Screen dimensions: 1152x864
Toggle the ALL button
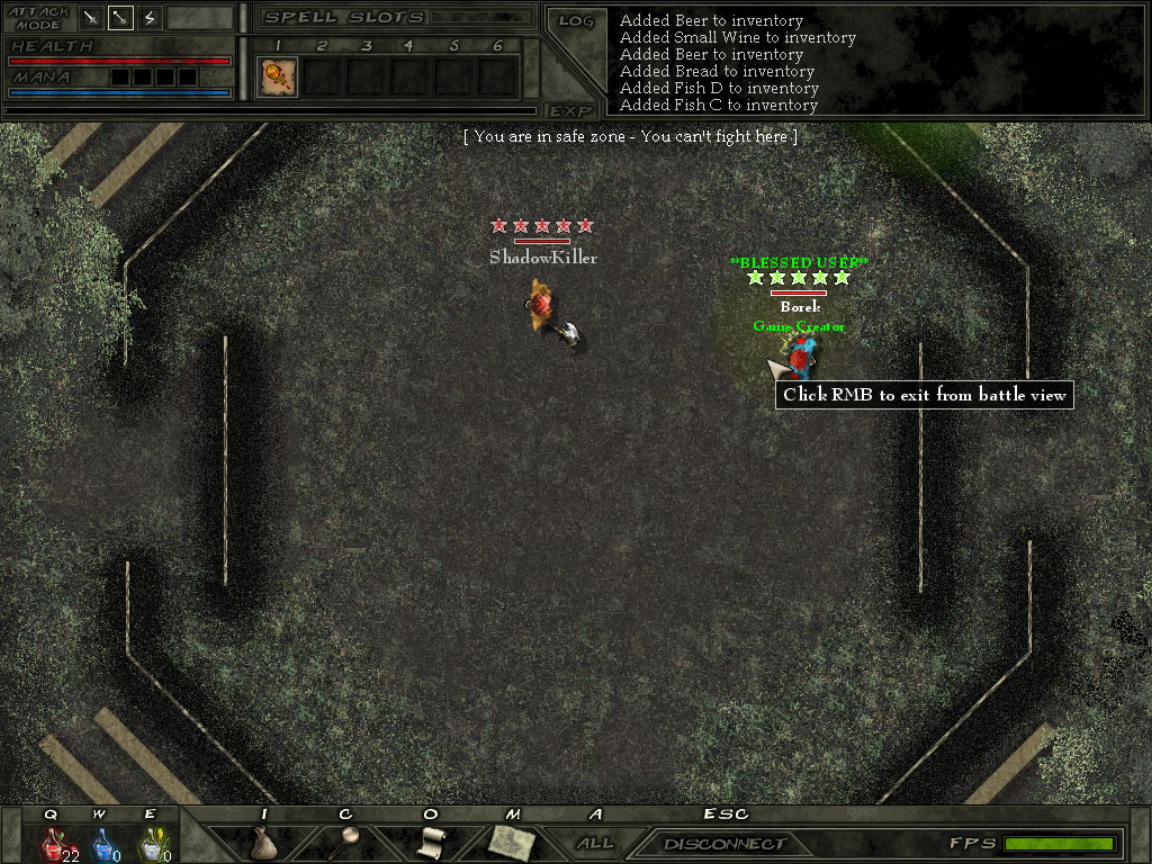point(596,844)
